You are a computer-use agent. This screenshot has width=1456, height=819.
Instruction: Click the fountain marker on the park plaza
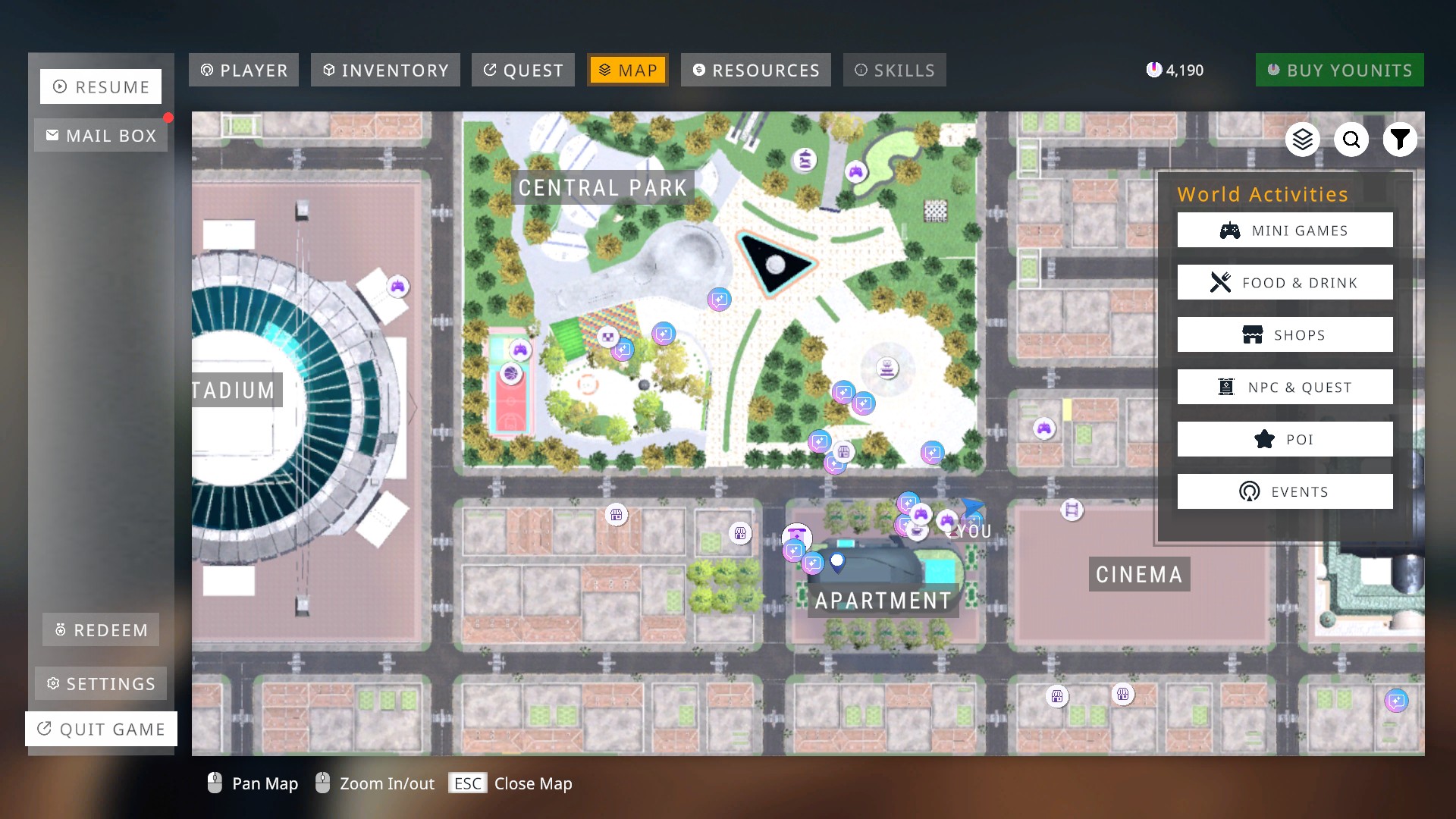(887, 369)
